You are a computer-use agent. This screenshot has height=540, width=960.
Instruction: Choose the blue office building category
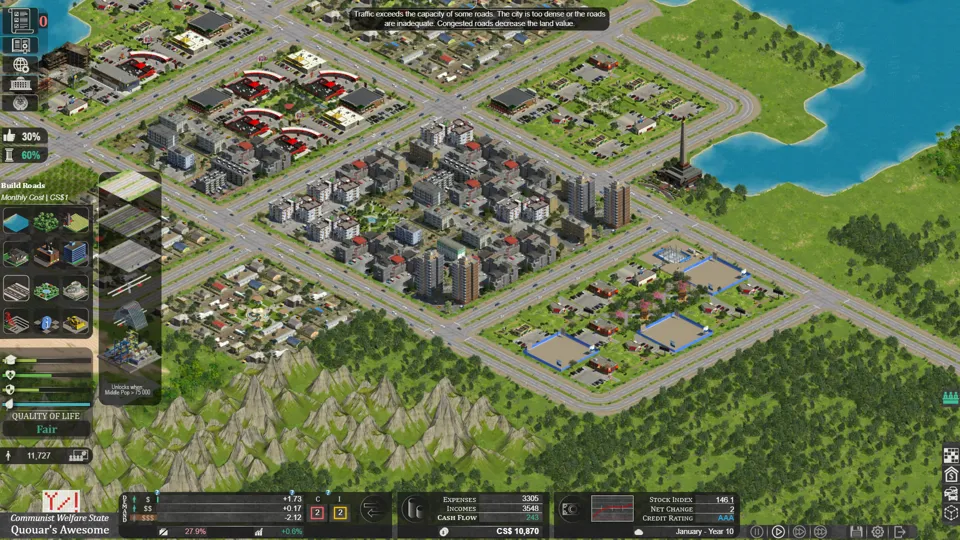tap(75, 254)
